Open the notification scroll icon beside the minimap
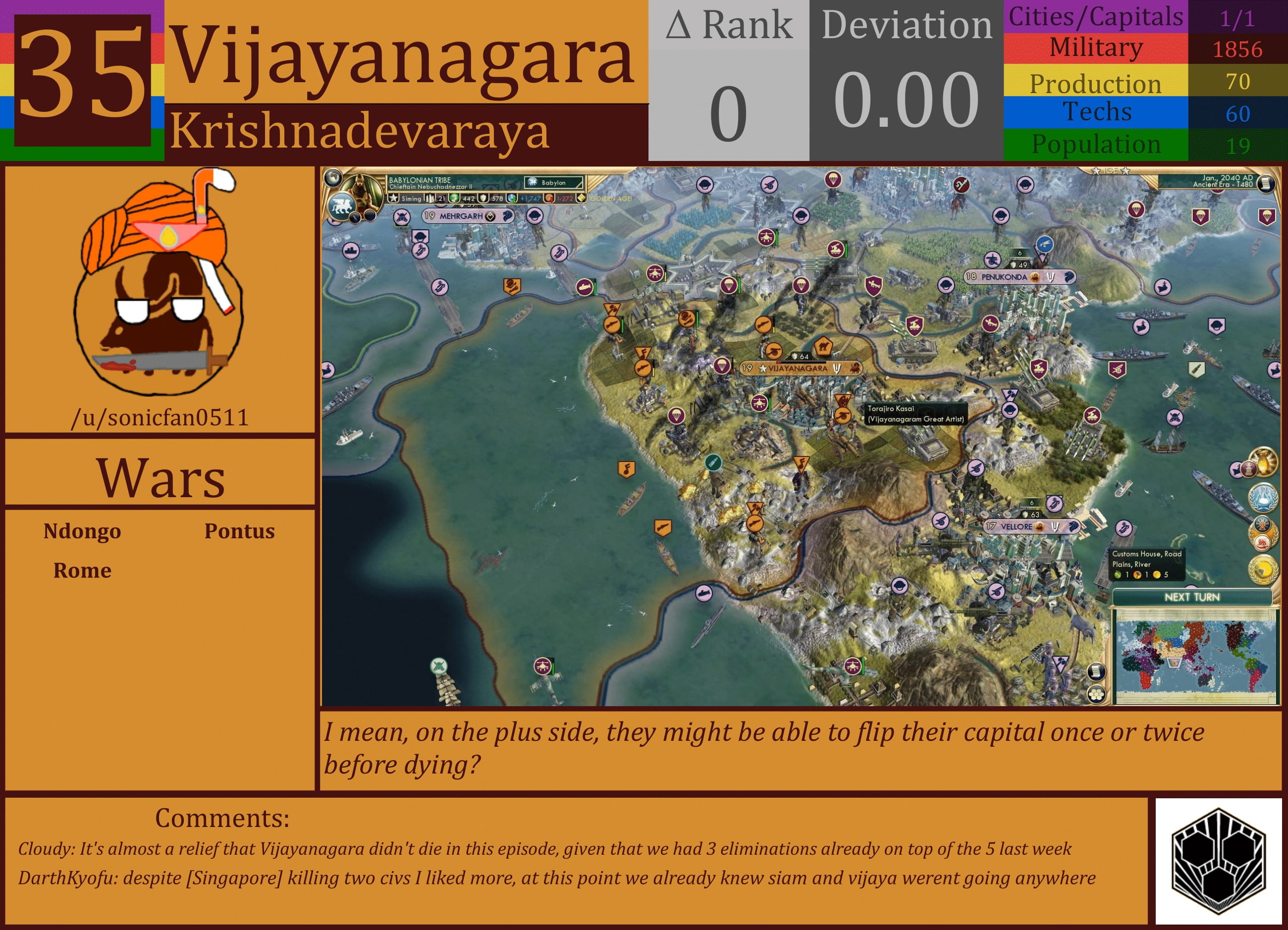 [1097, 672]
